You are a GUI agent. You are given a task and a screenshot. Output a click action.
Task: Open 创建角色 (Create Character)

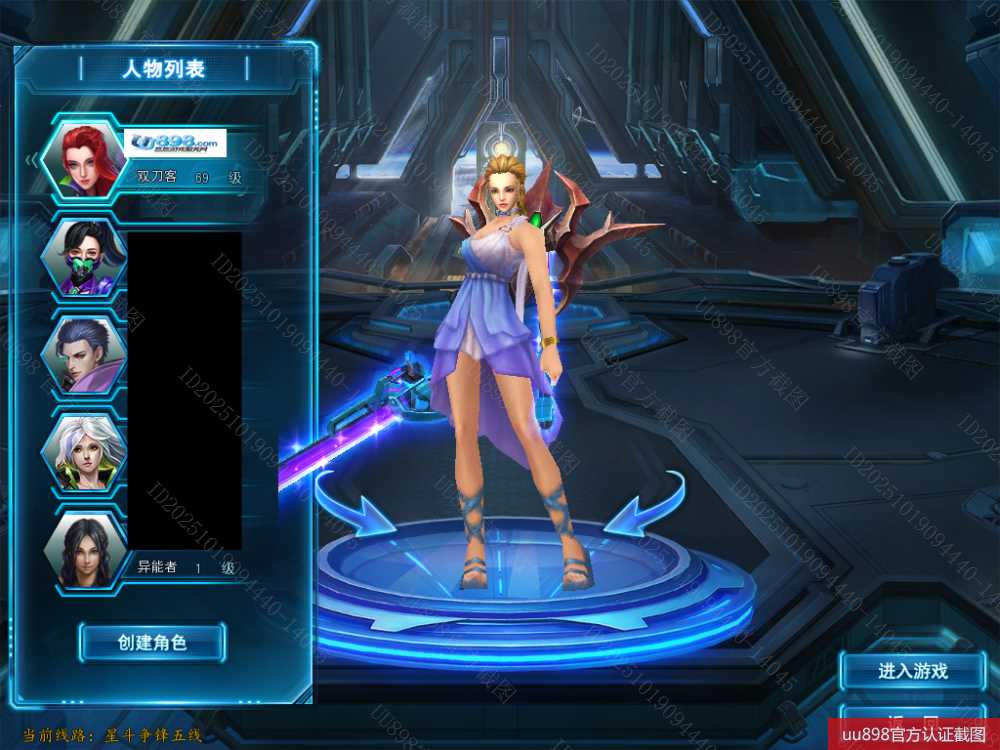pos(152,642)
